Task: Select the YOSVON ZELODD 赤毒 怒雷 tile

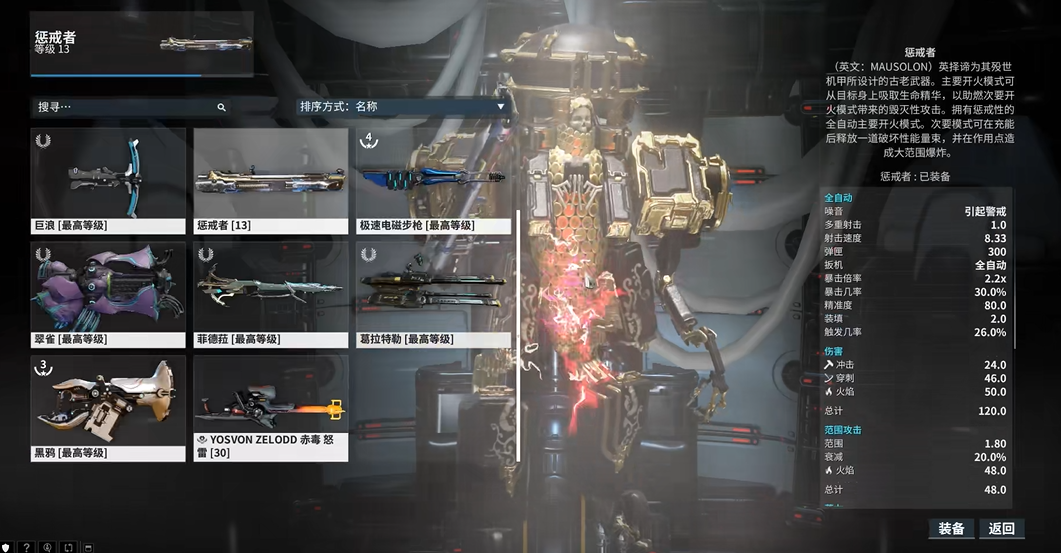Action: tap(271, 406)
